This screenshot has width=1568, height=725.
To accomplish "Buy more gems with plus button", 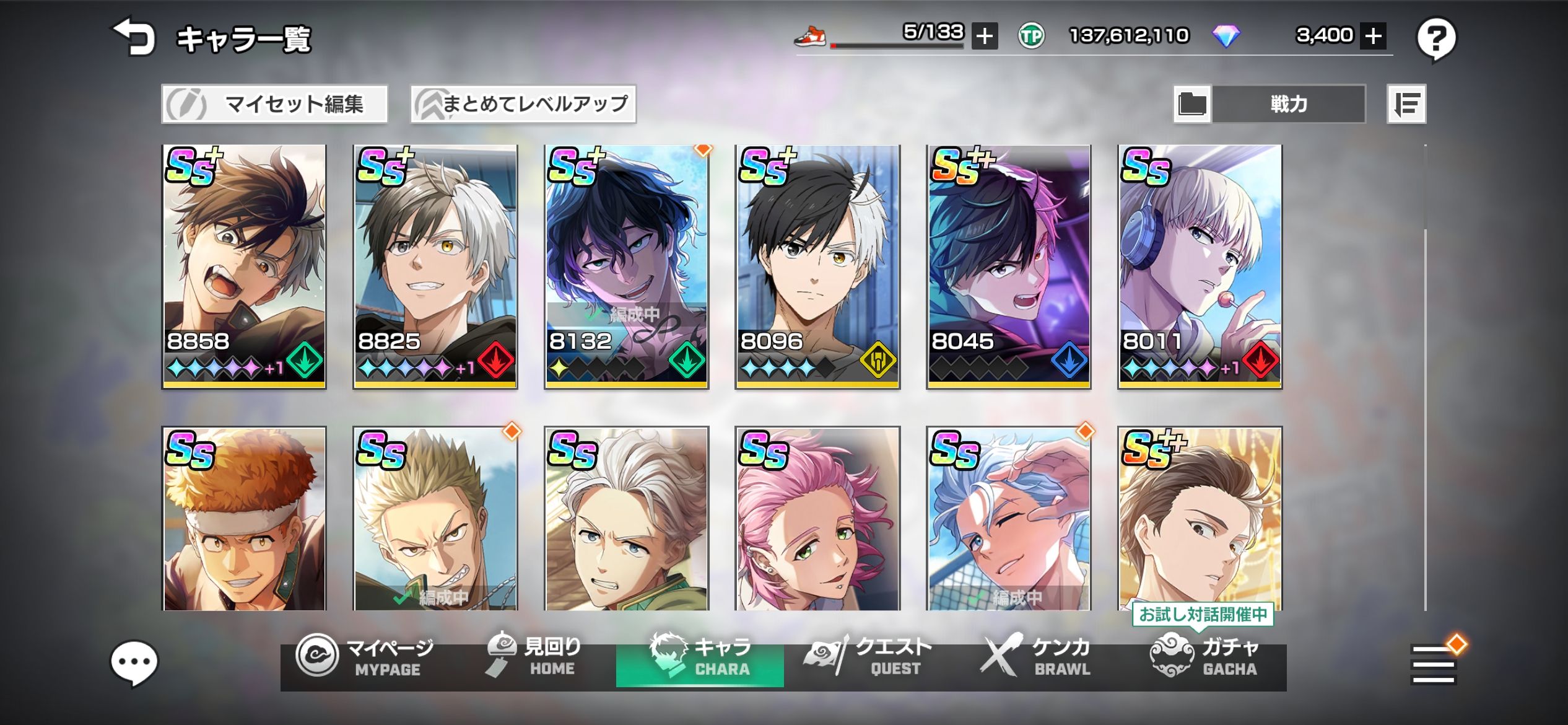I will click(x=1373, y=36).
